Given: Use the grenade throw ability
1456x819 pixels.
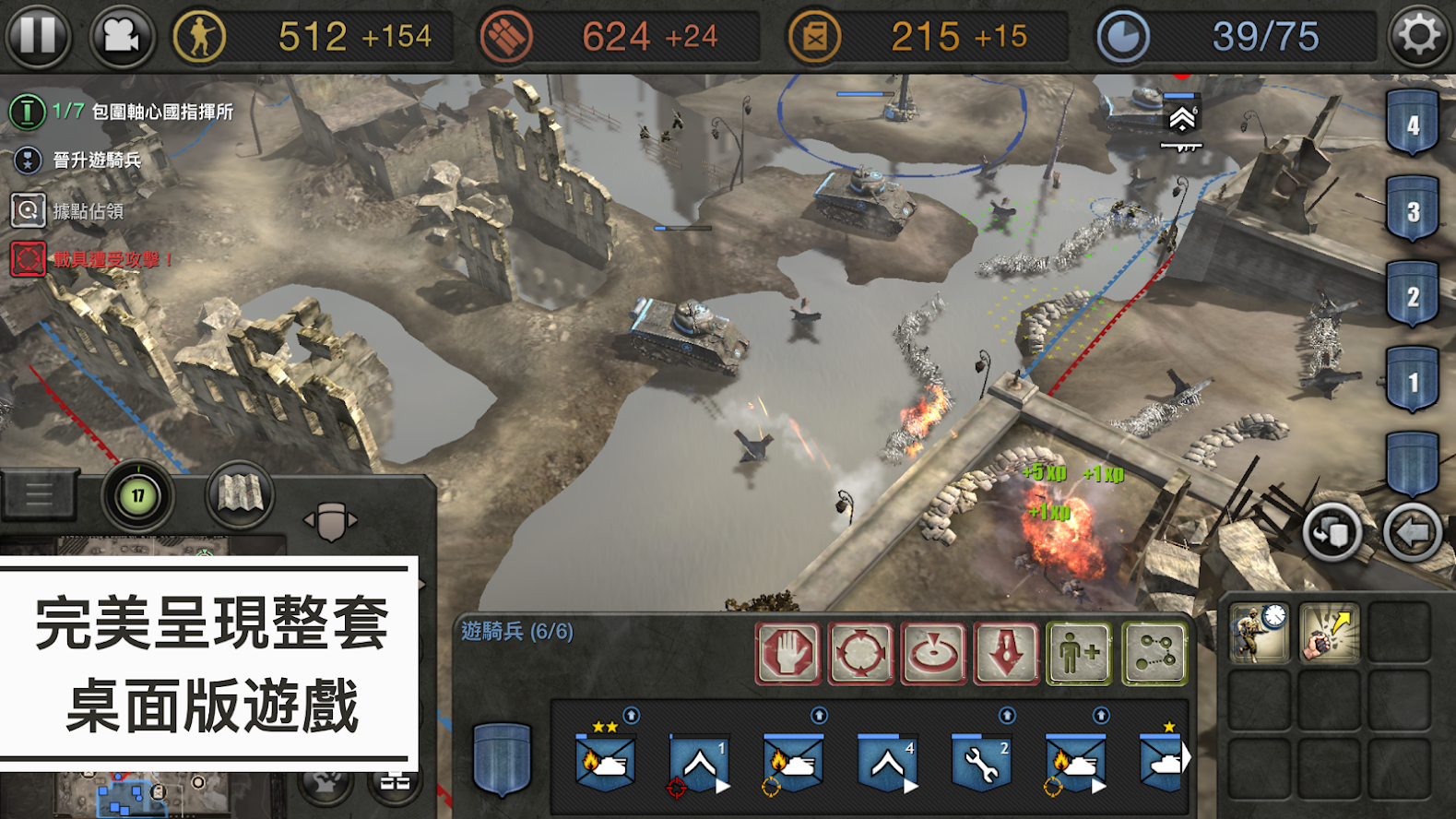Looking at the screenshot, I should (1329, 632).
